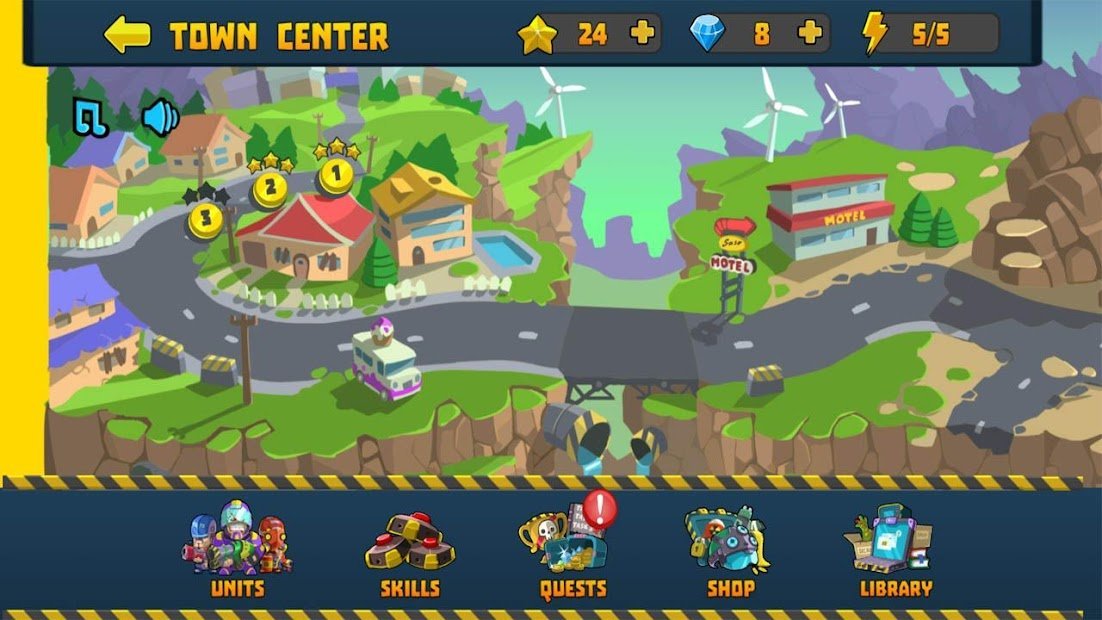Add more stars with the plus button

[x=643, y=34]
